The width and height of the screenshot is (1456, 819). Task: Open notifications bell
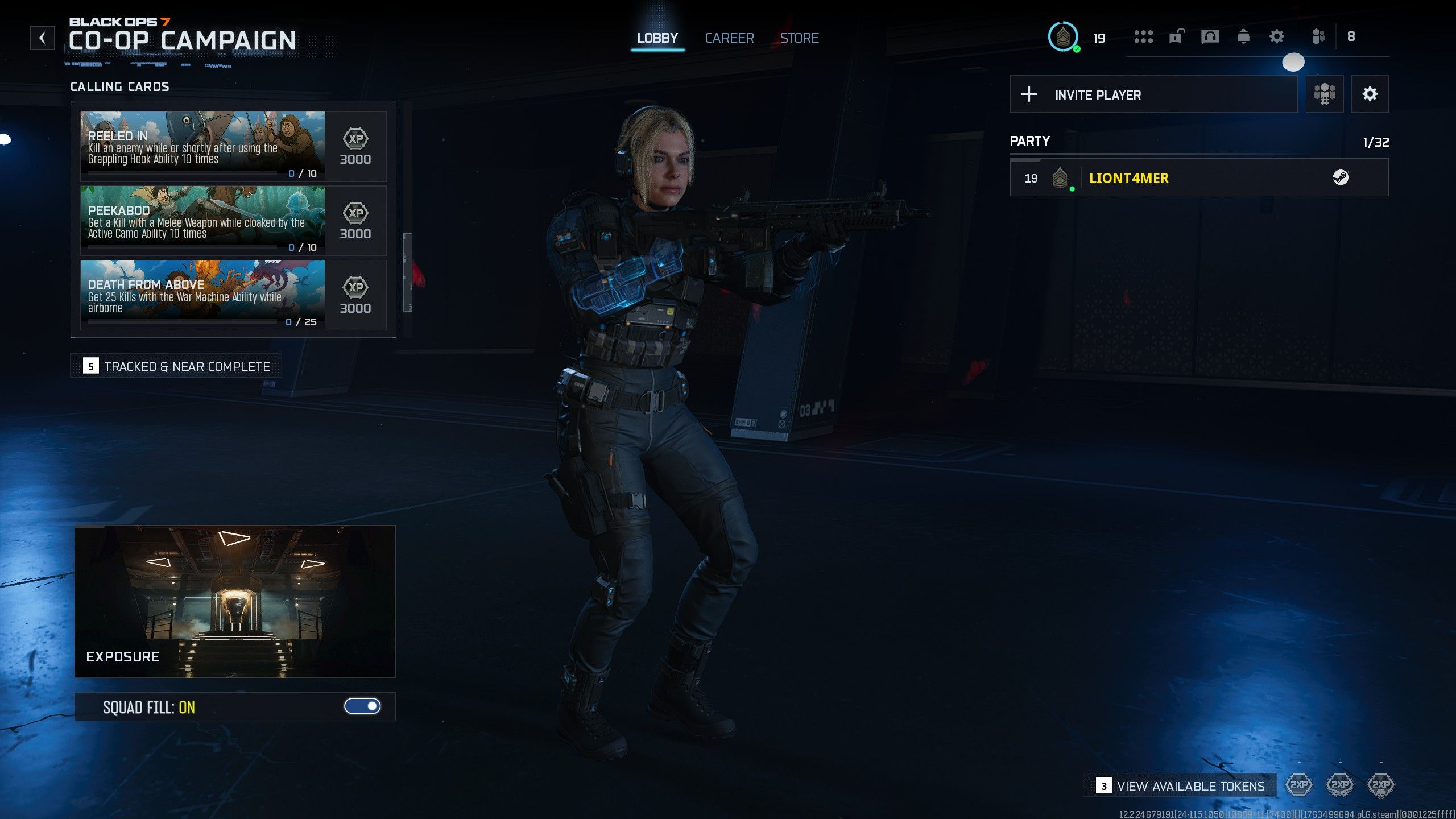point(1243,37)
